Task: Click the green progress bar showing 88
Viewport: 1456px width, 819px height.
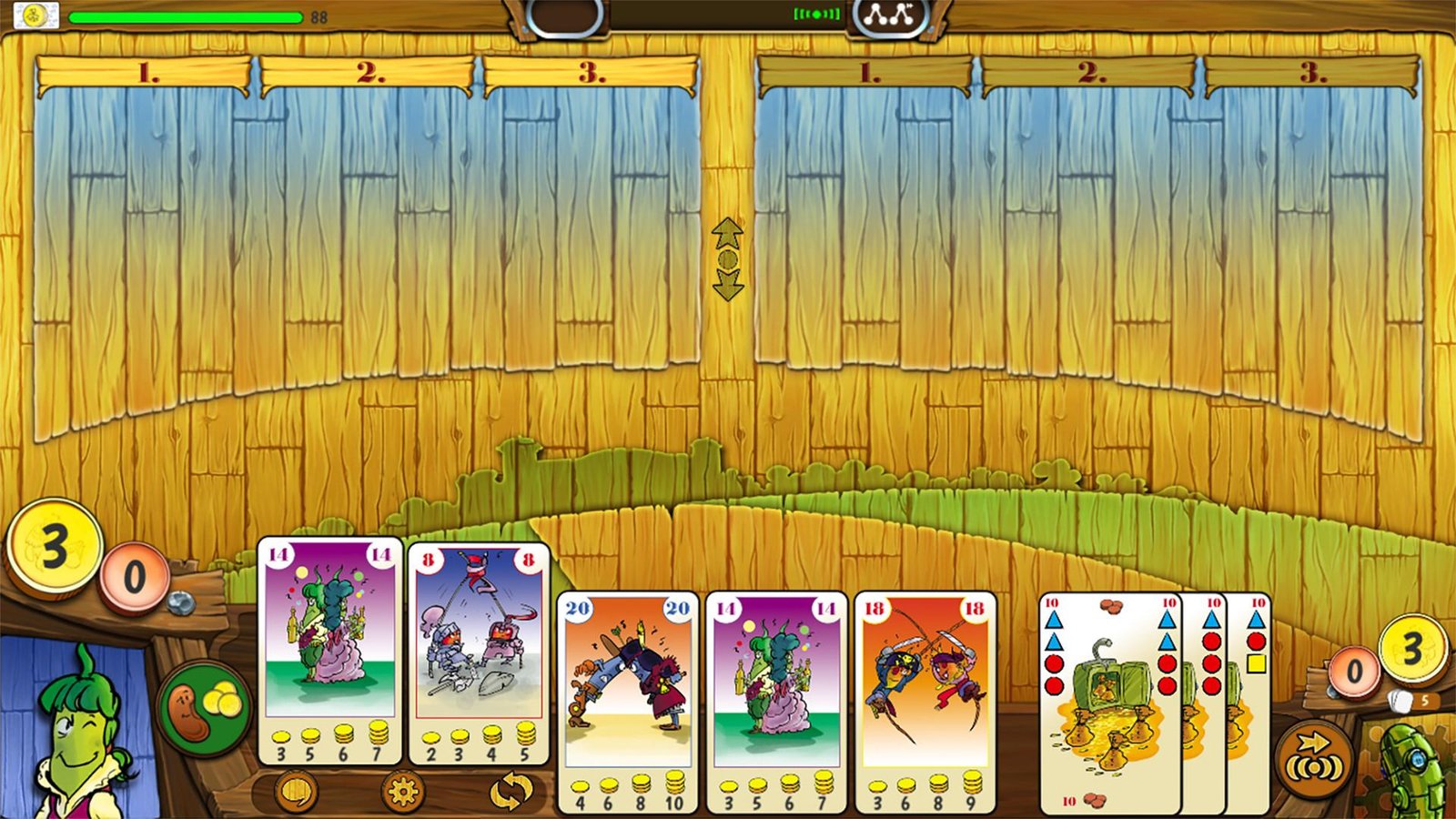Action: pyautogui.click(x=187, y=15)
